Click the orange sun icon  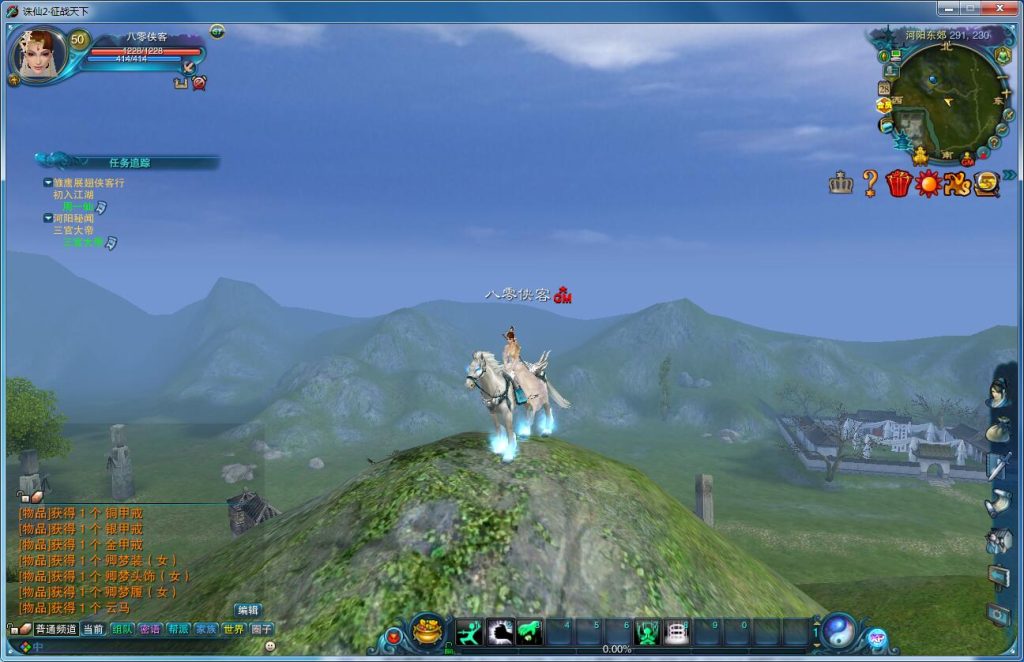coord(929,183)
